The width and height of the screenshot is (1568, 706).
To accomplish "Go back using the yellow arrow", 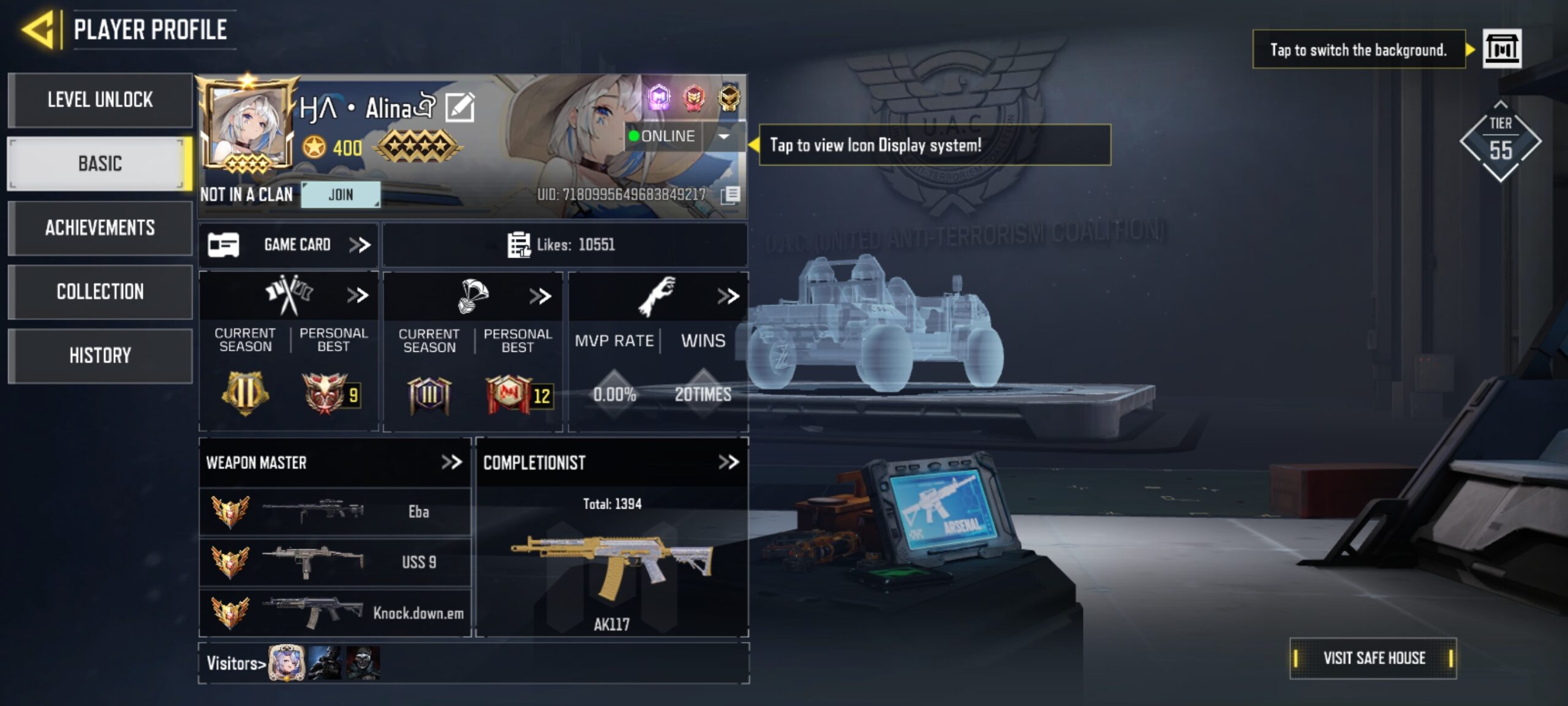I will [x=39, y=29].
